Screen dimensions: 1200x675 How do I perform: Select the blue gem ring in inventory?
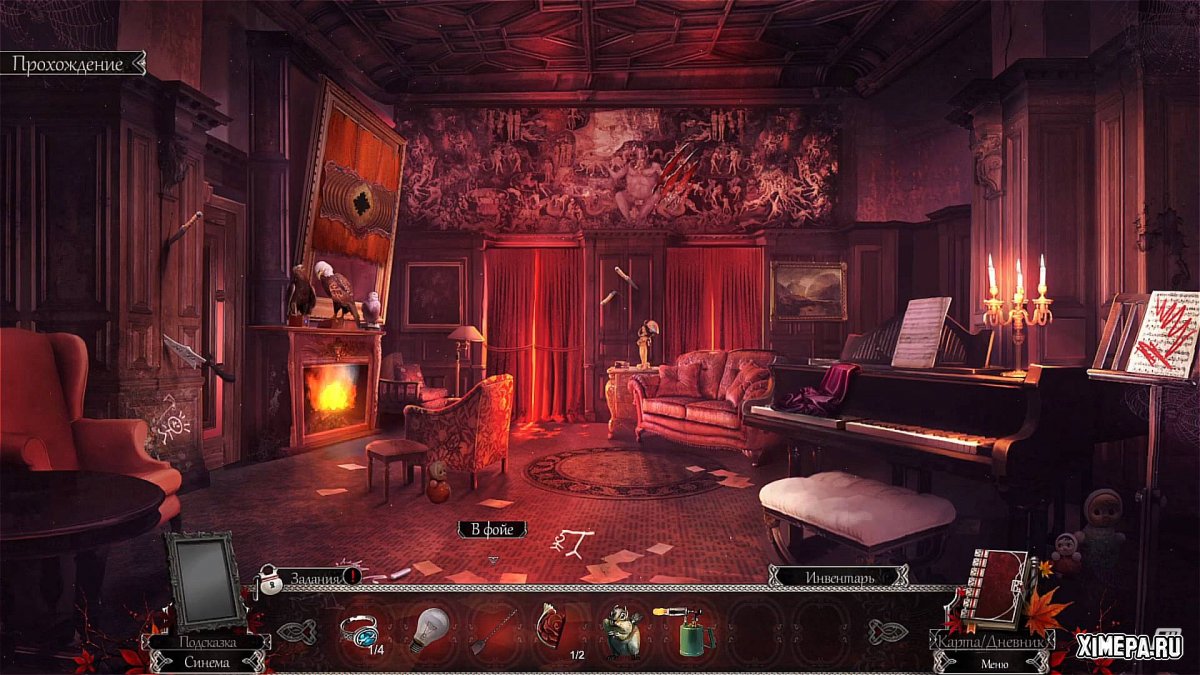coord(358,630)
